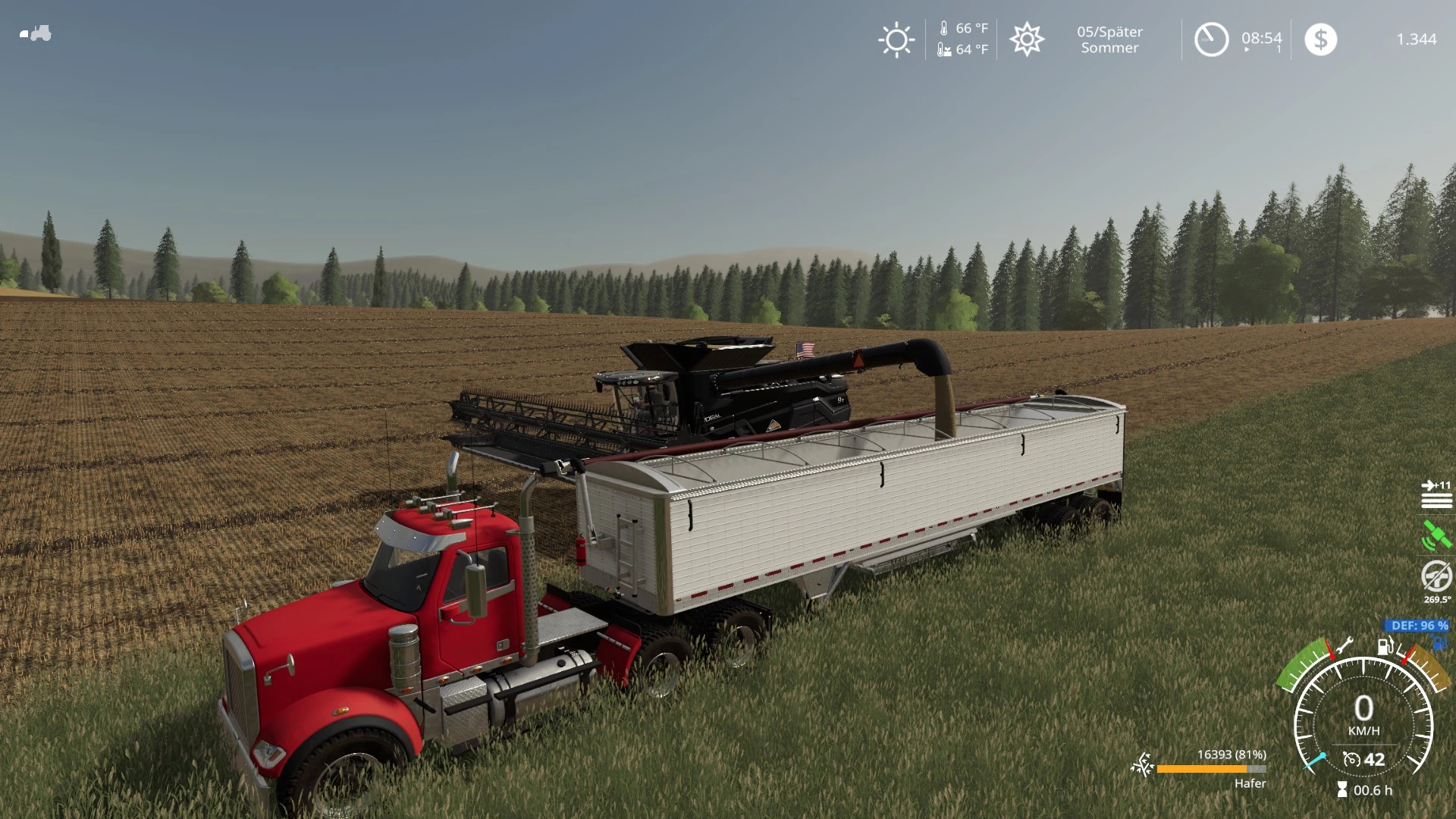
Task: Toggle the crossed-out steering wheel icon
Action: pos(1436,576)
